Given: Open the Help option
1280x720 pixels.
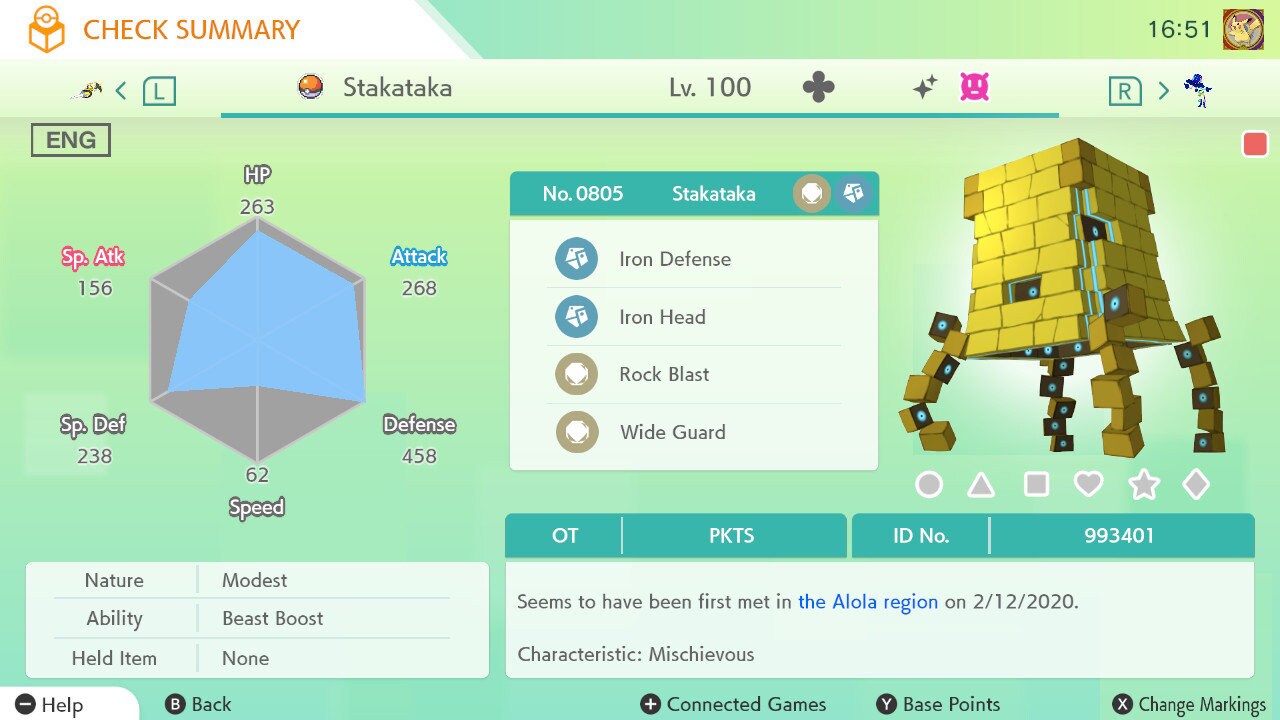Looking at the screenshot, I should coord(50,705).
